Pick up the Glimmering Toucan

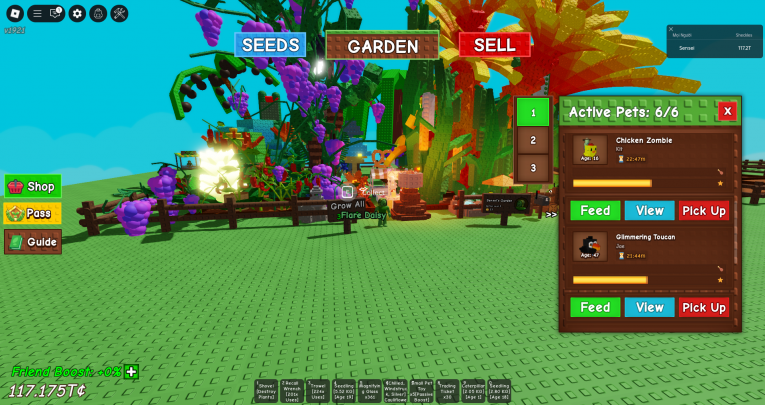[x=704, y=307]
